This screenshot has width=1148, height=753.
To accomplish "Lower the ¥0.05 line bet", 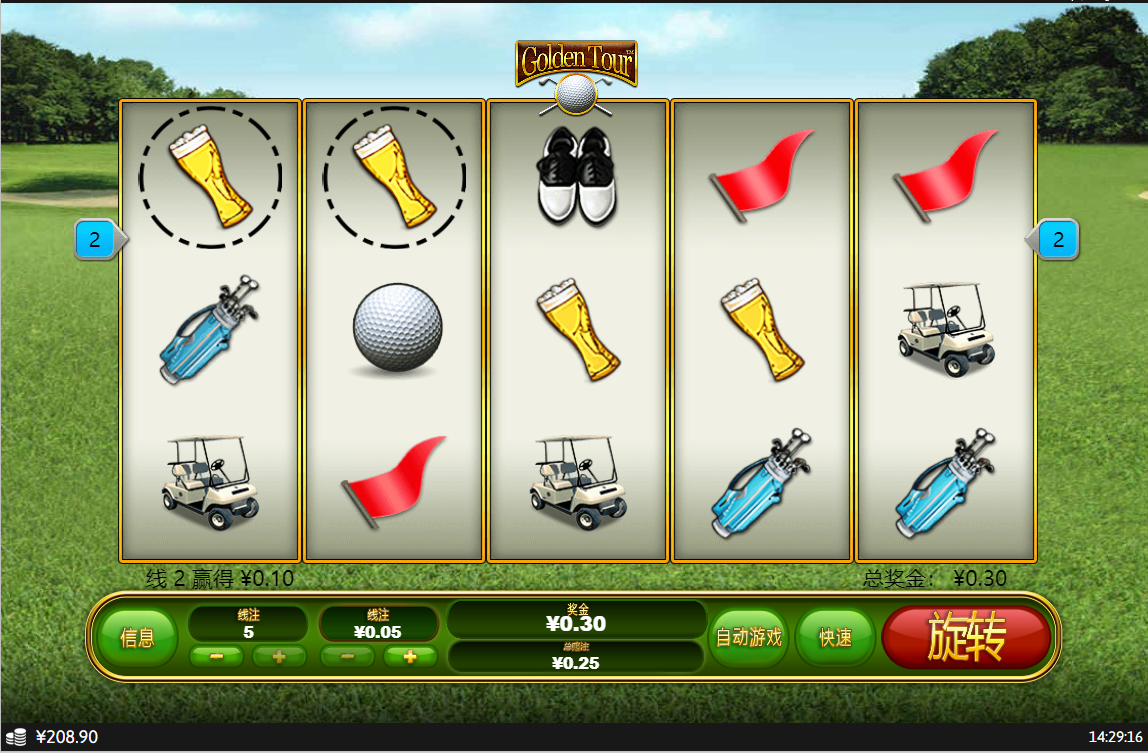I will coord(347,657).
